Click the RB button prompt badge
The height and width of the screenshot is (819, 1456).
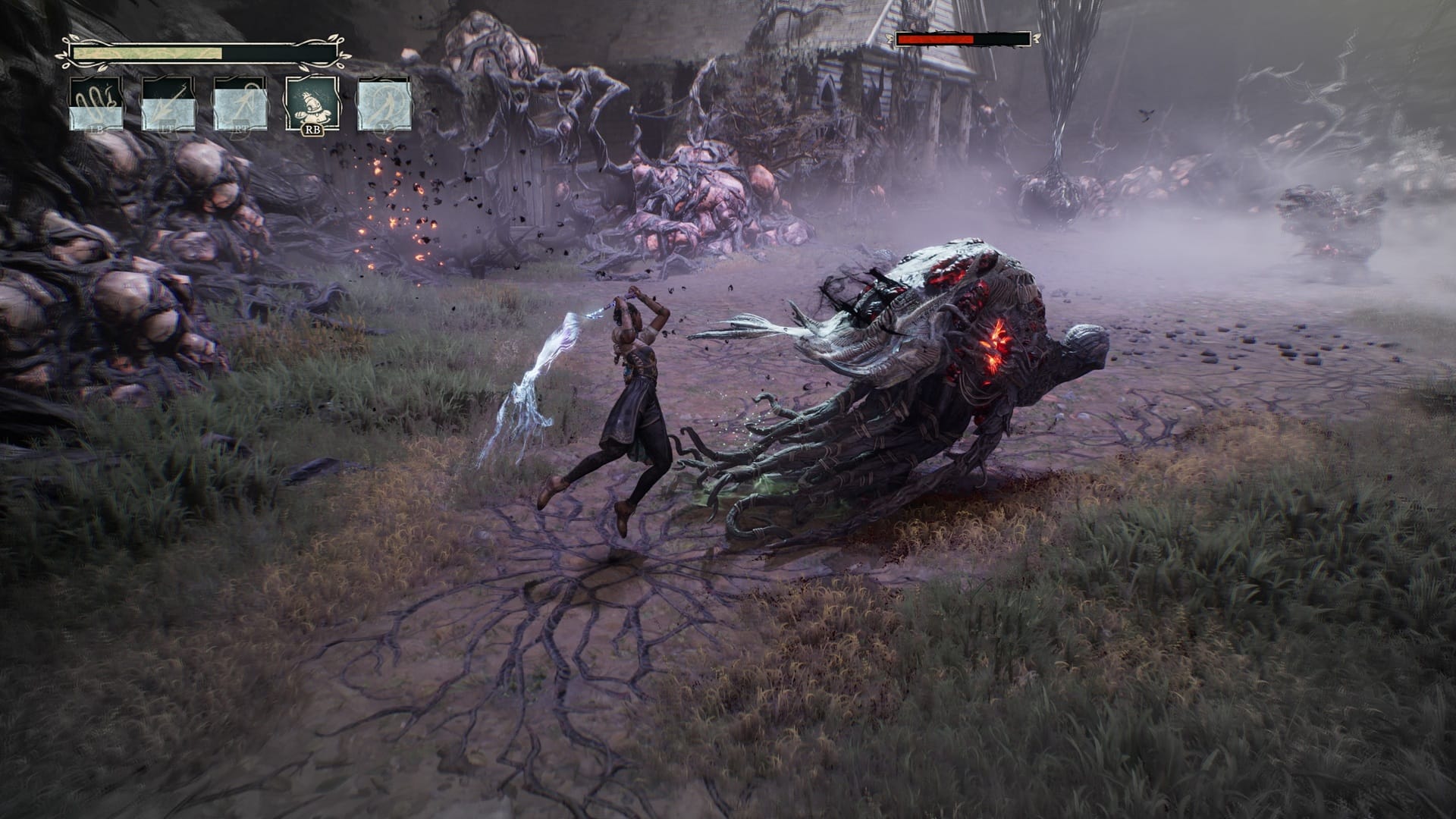[x=312, y=130]
